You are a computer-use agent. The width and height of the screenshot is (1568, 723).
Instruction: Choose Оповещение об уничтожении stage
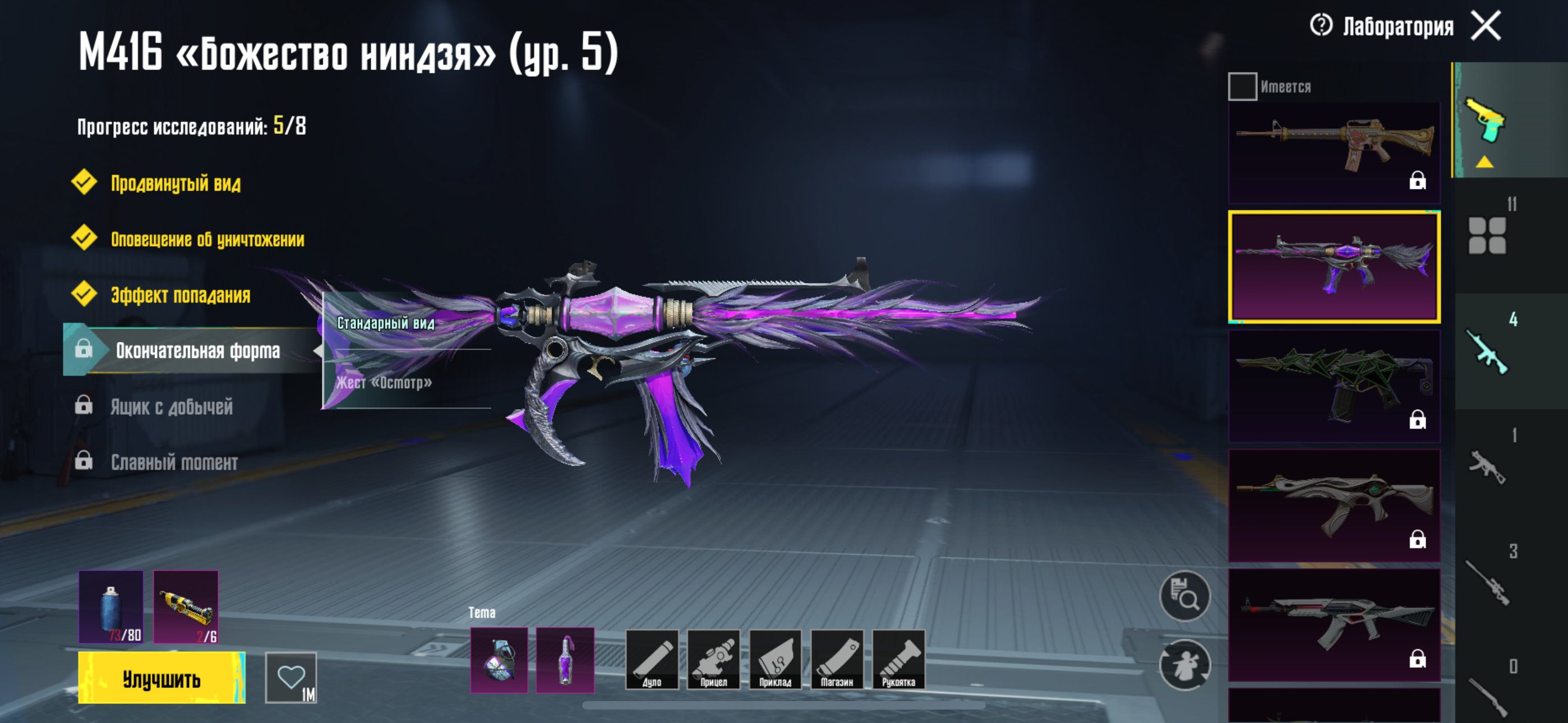pos(207,239)
